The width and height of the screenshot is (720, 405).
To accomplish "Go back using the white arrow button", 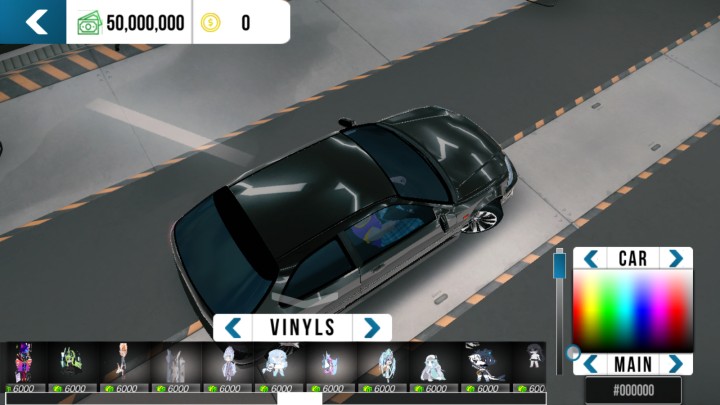I will pos(36,22).
